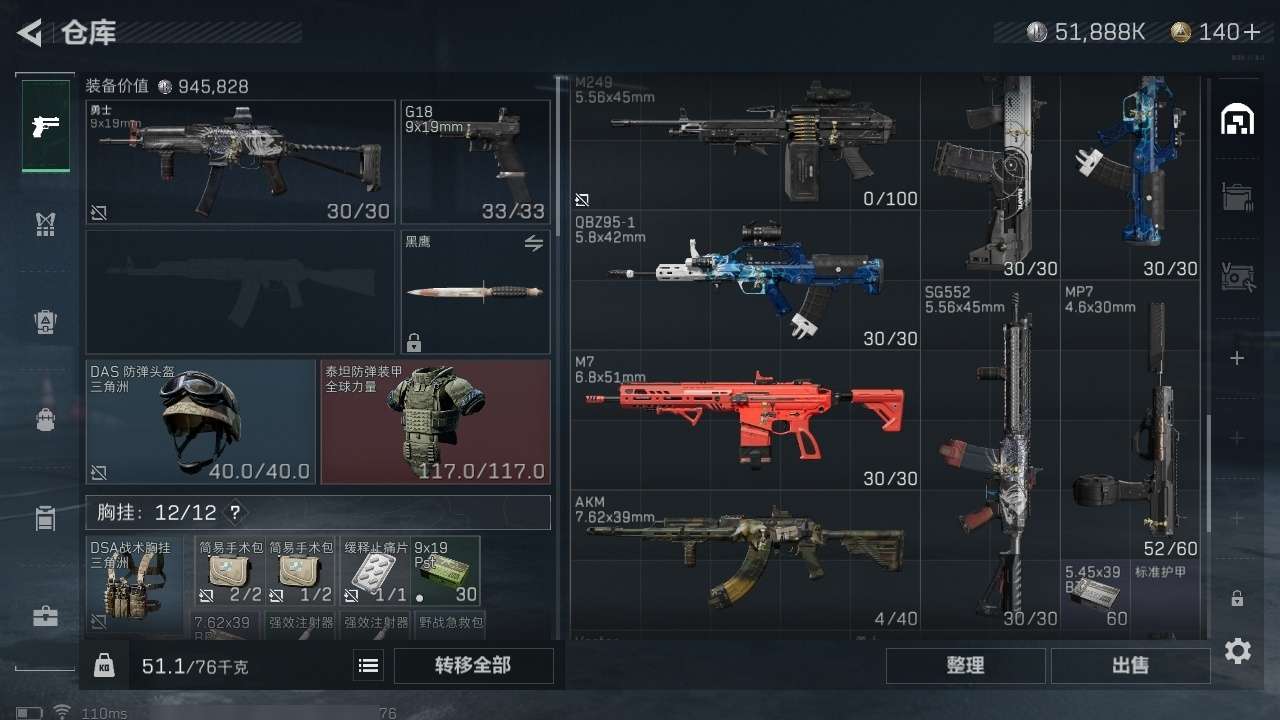The height and width of the screenshot is (720, 1280).
Task: Open the list view toggle beside 转移全部
Action: [x=369, y=666]
